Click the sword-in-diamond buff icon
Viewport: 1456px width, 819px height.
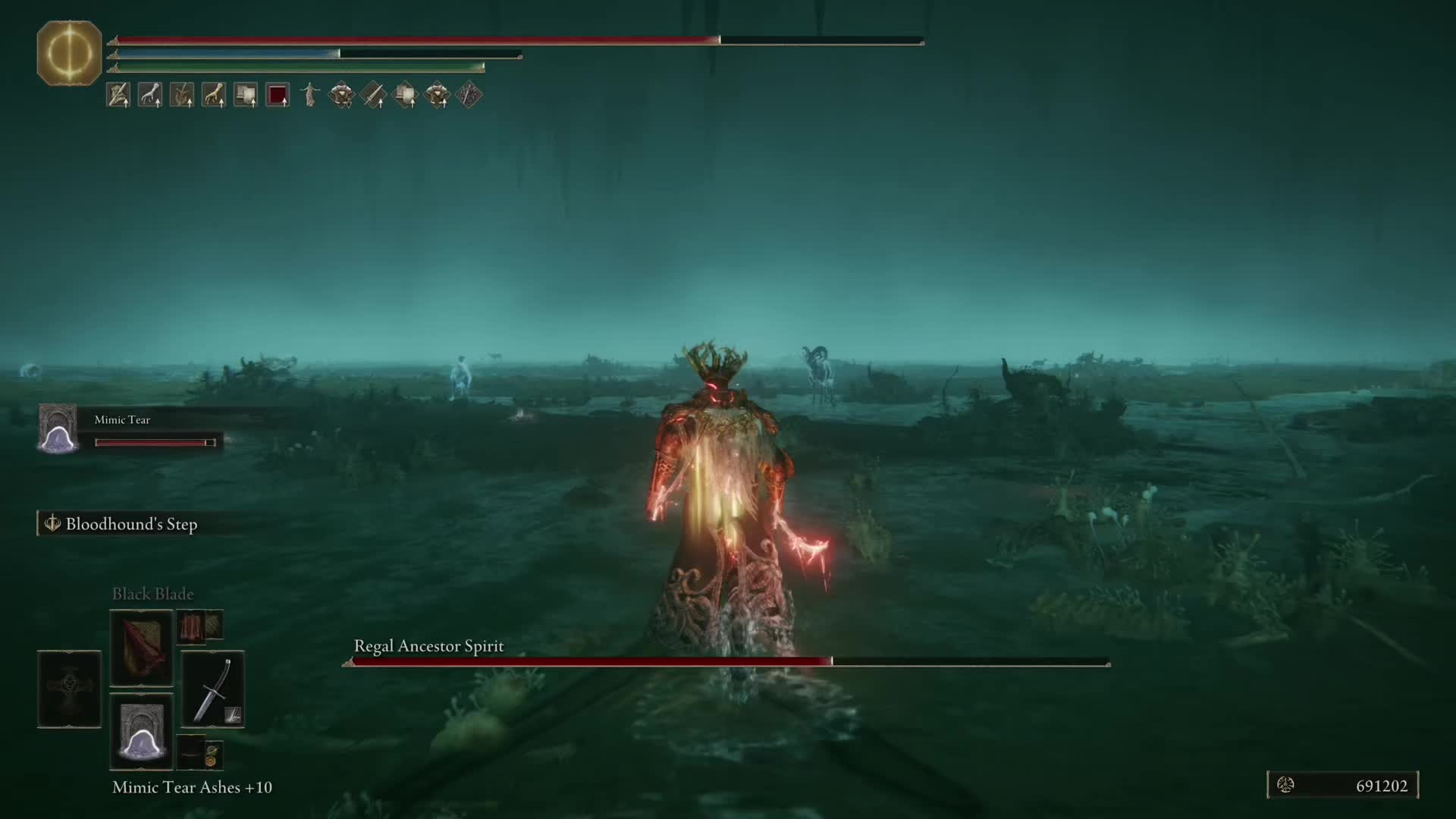373,96
